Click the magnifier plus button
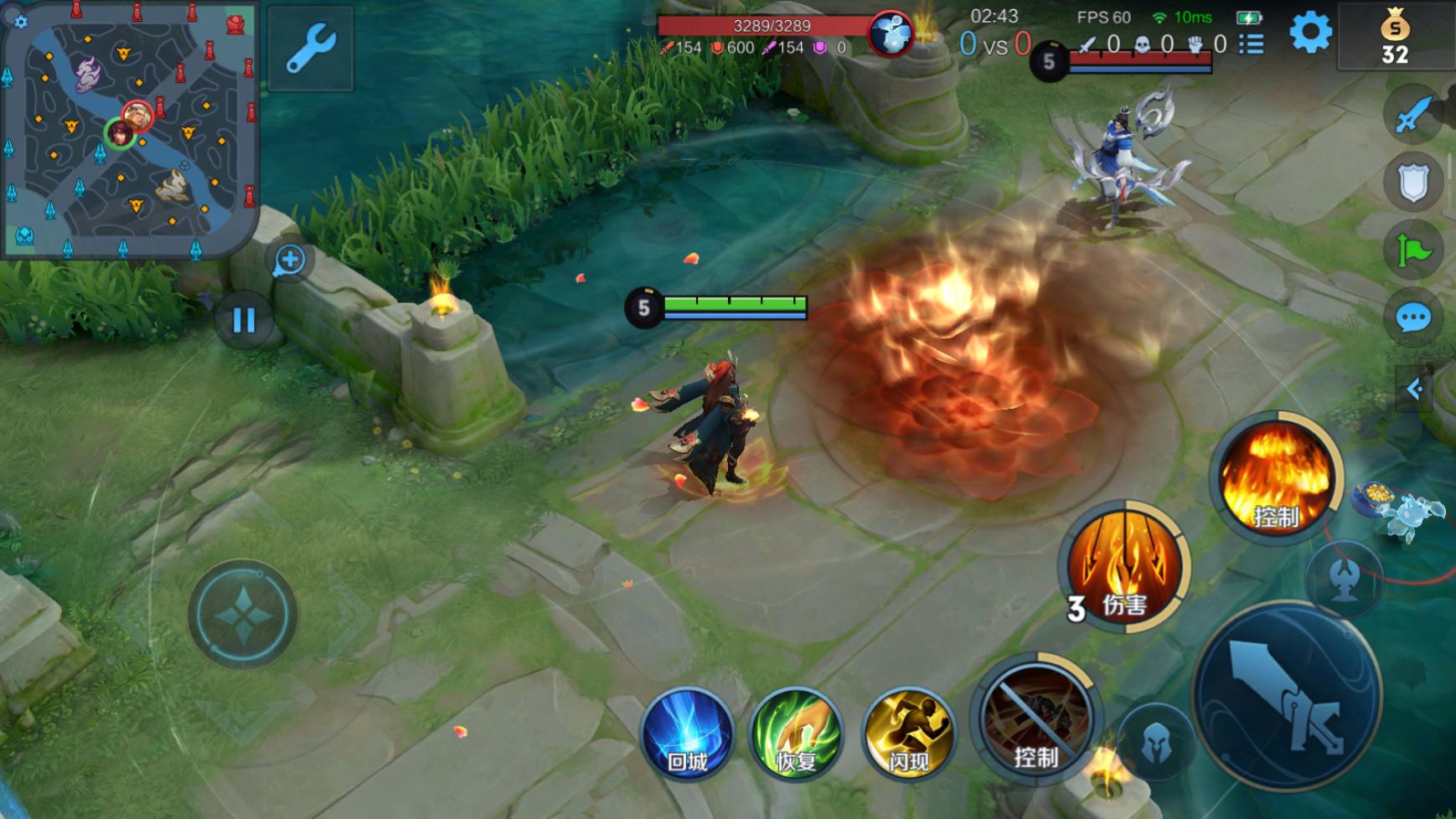This screenshot has width=1456, height=819. [290, 260]
